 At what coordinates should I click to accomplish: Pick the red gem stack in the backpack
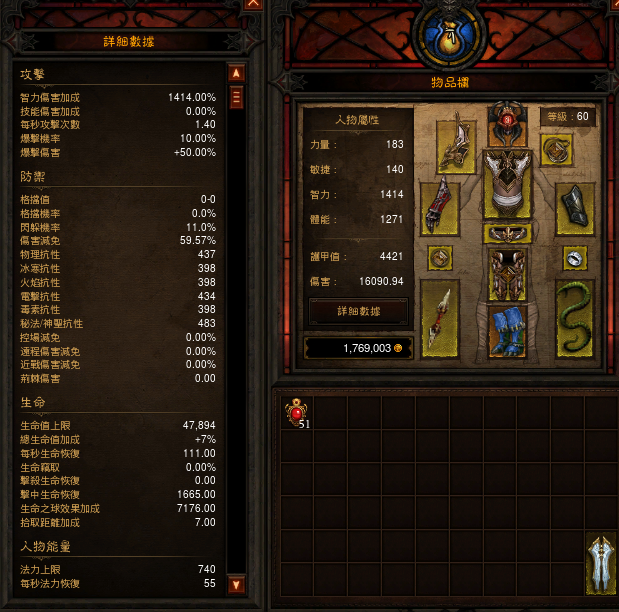click(x=297, y=411)
